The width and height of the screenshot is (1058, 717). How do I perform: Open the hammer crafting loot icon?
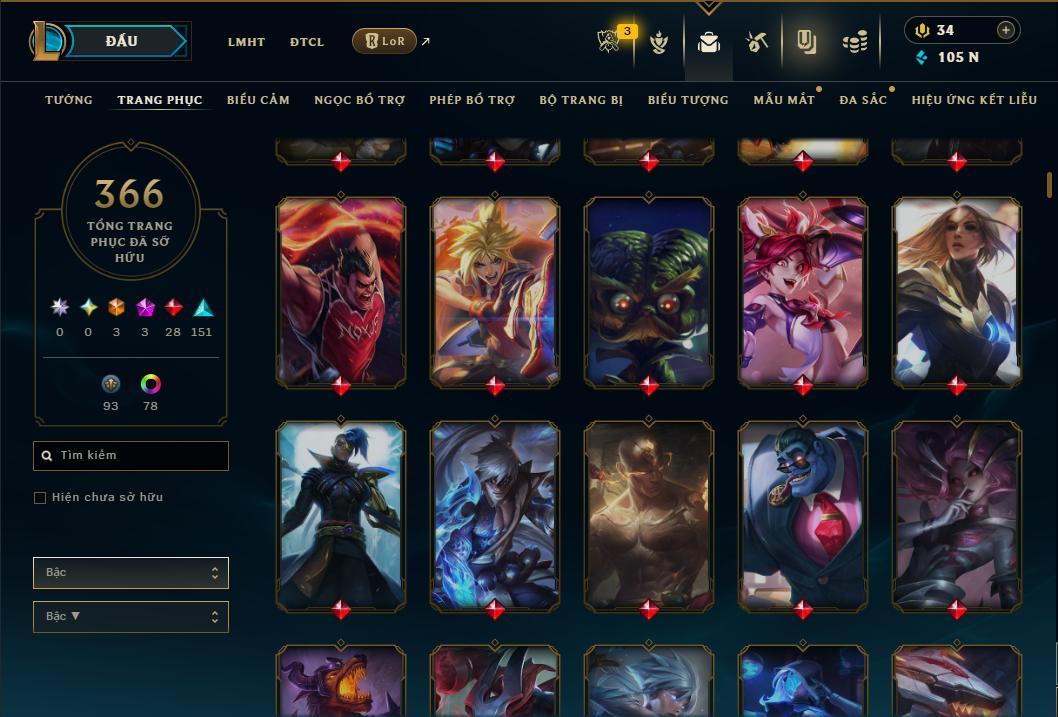click(756, 42)
